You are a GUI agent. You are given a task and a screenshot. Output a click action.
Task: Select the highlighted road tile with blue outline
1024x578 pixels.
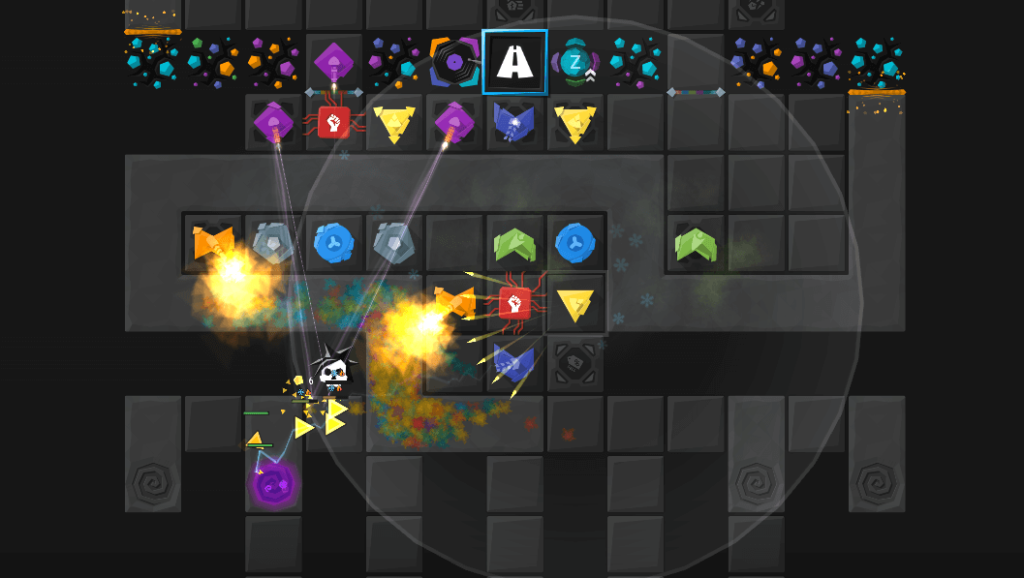click(x=514, y=62)
